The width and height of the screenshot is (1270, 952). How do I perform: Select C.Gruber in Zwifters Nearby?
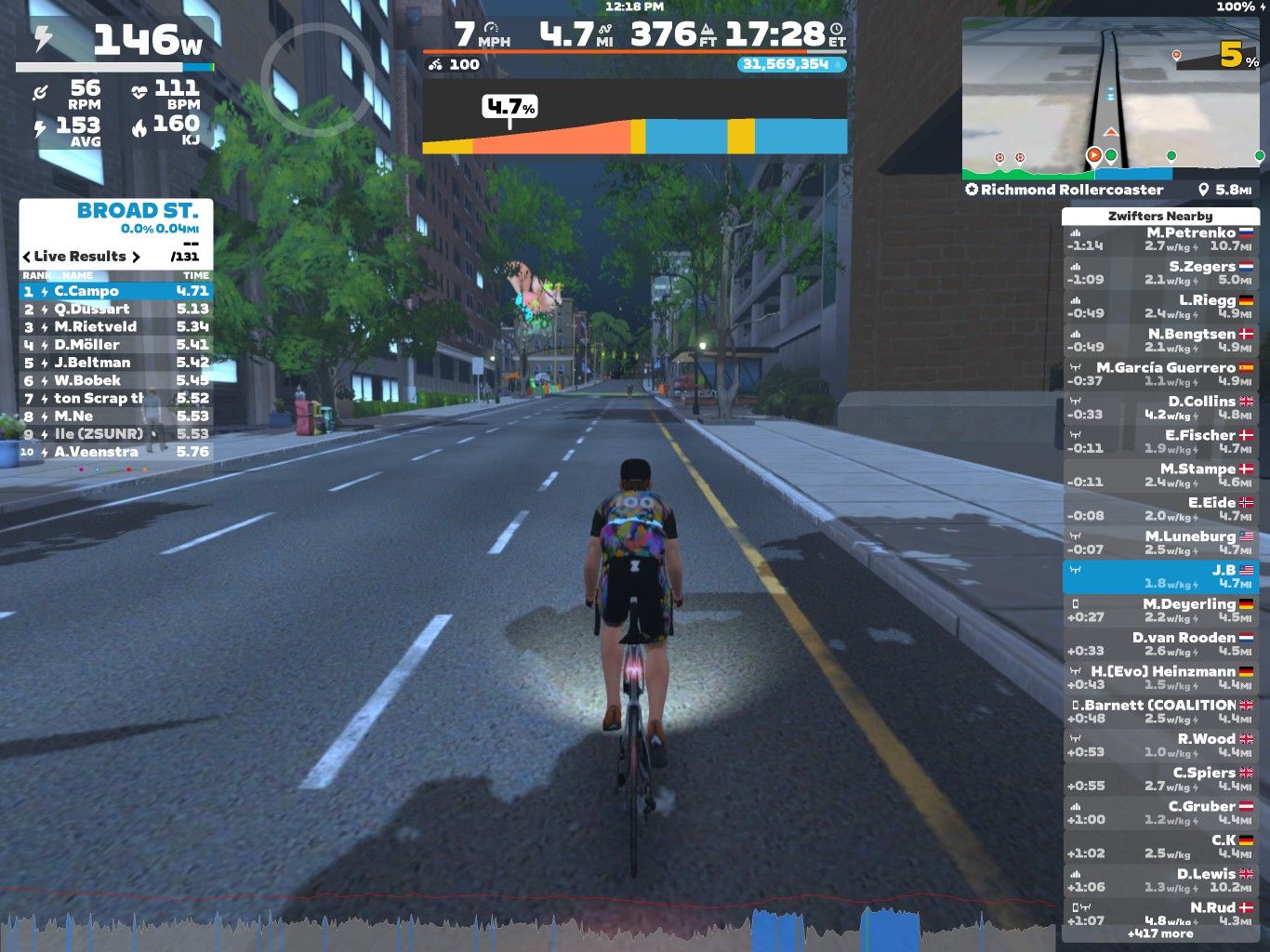coord(1159,813)
